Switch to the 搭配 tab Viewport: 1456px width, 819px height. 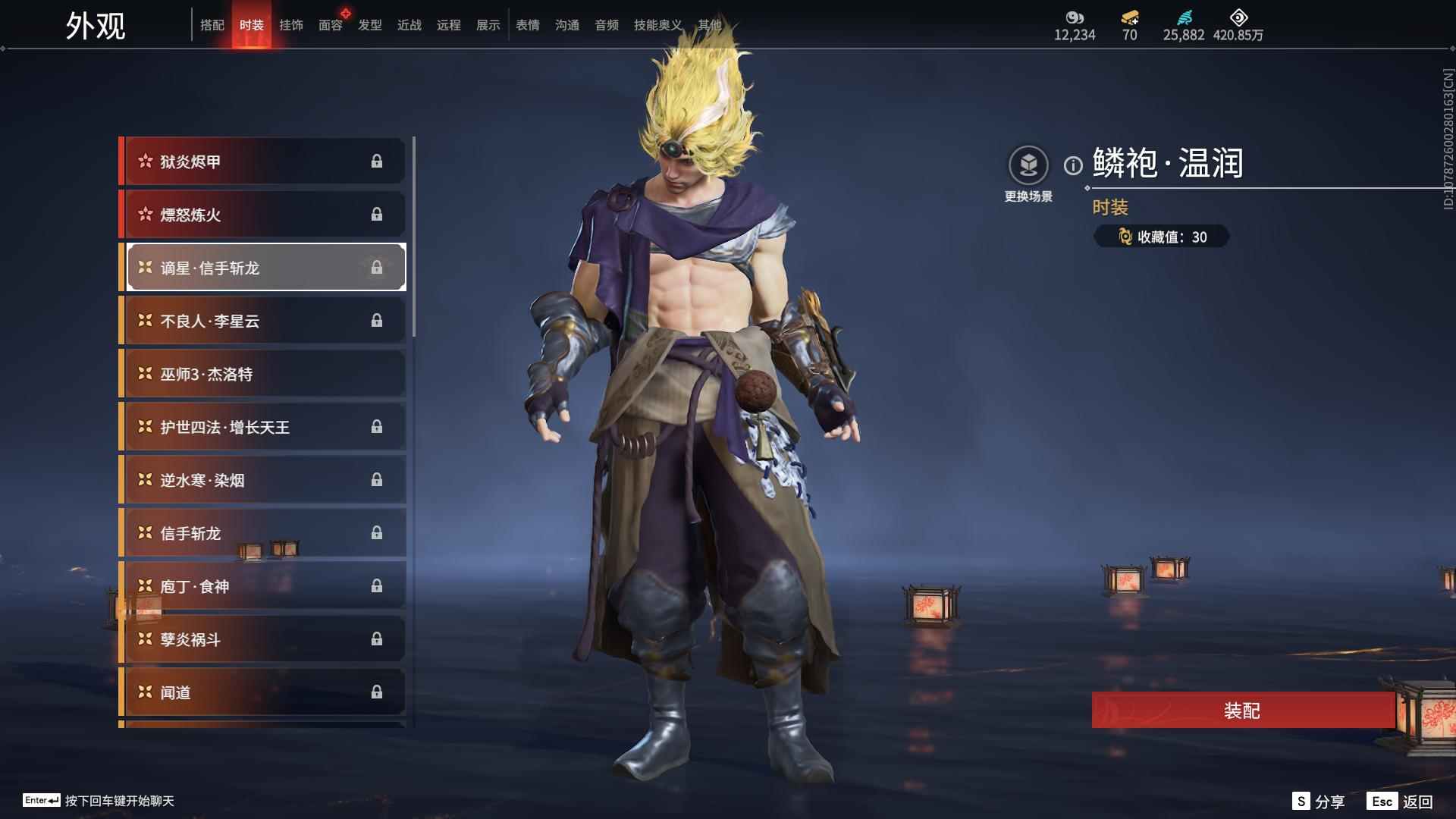click(x=212, y=25)
